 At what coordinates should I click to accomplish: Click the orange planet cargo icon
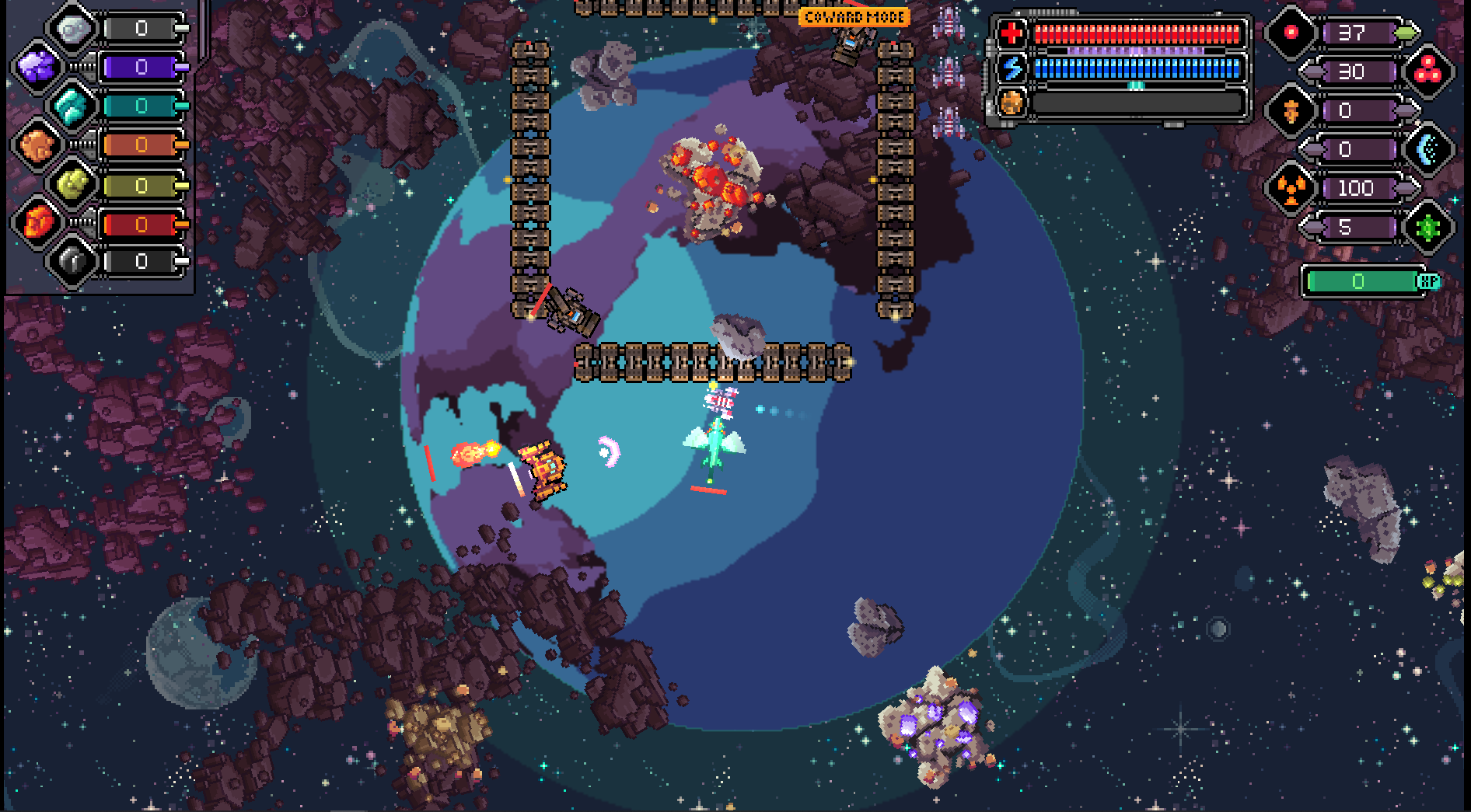tap(1011, 103)
